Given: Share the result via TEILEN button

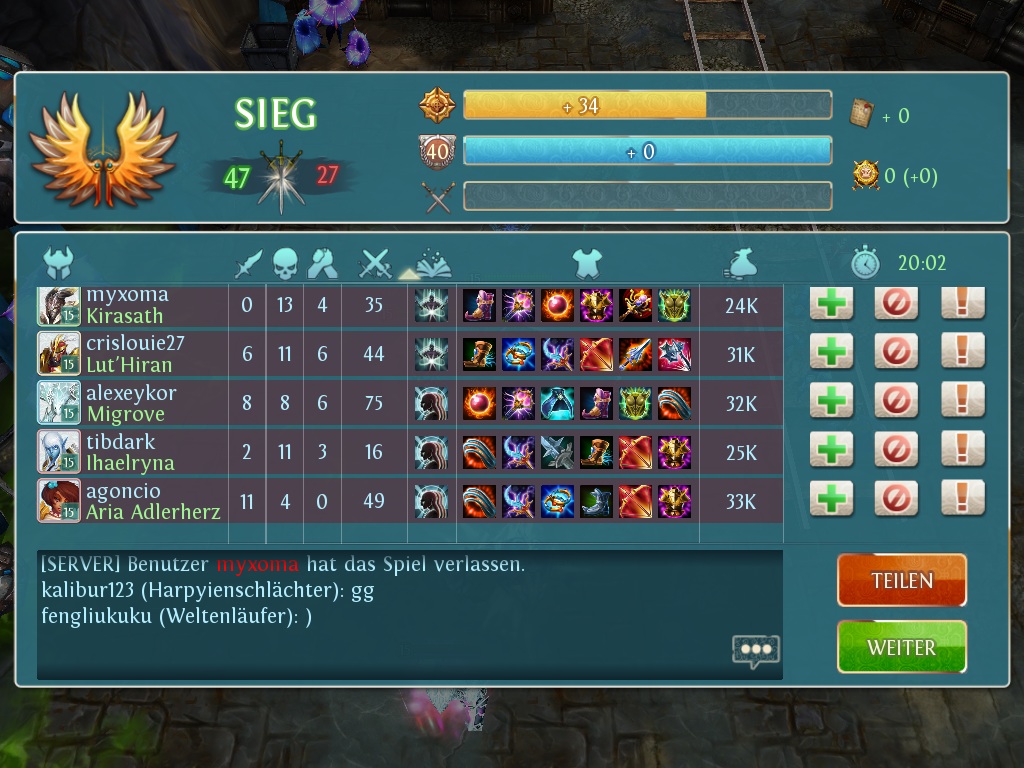Looking at the screenshot, I should (x=901, y=580).
